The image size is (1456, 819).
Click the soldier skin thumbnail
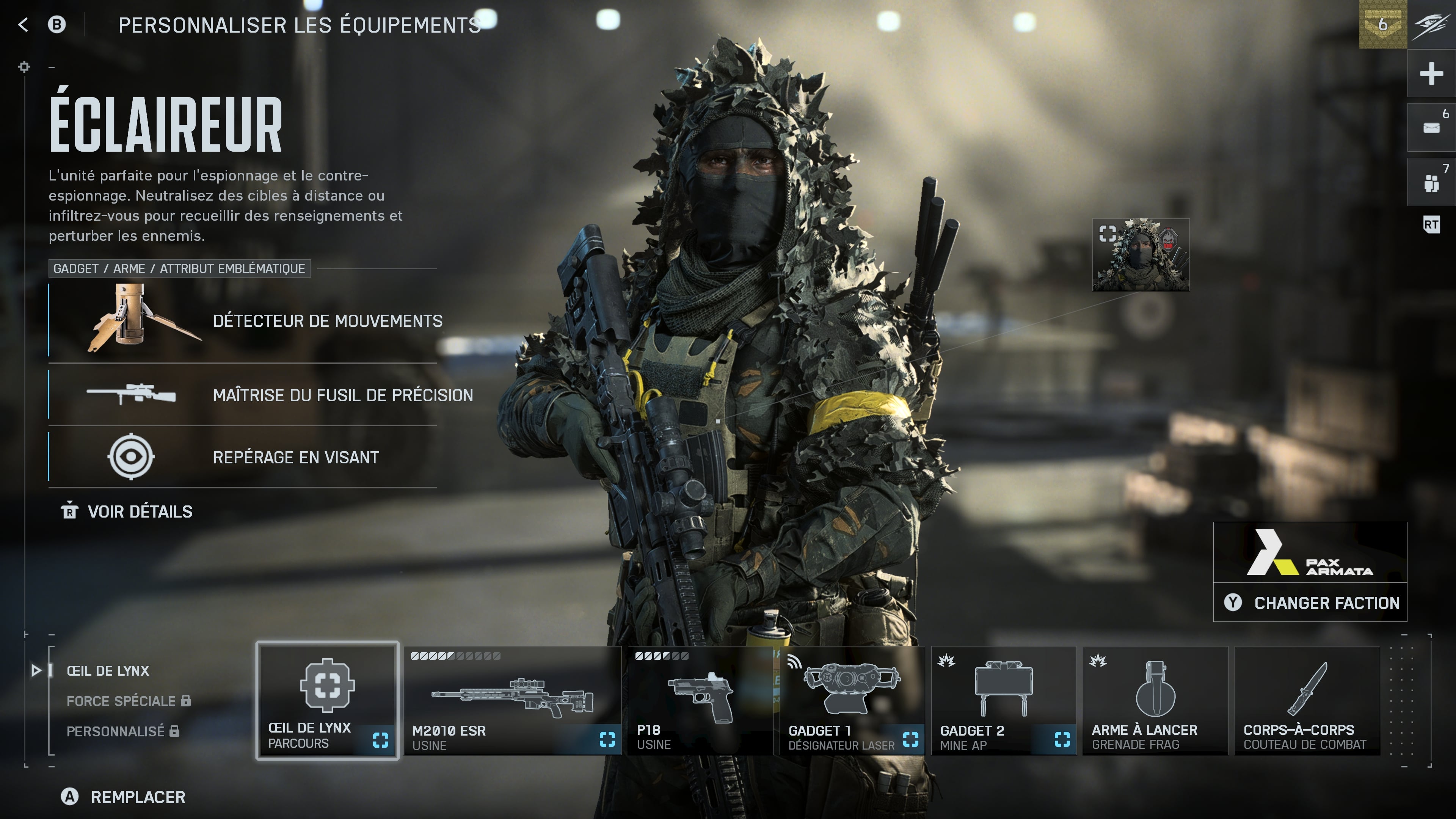pyautogui.click(x=1141, y=254)
